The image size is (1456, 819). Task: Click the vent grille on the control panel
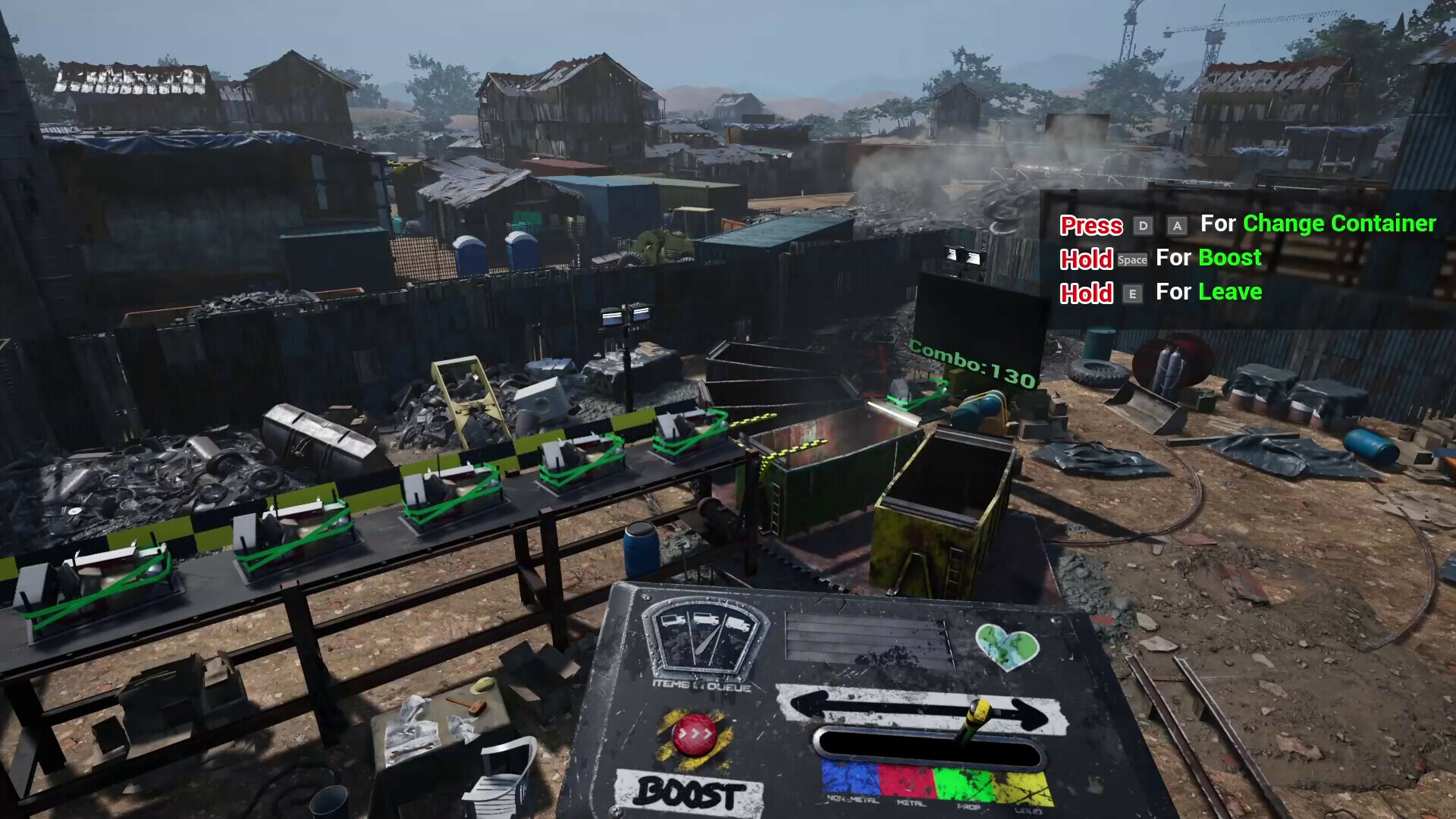868,635
